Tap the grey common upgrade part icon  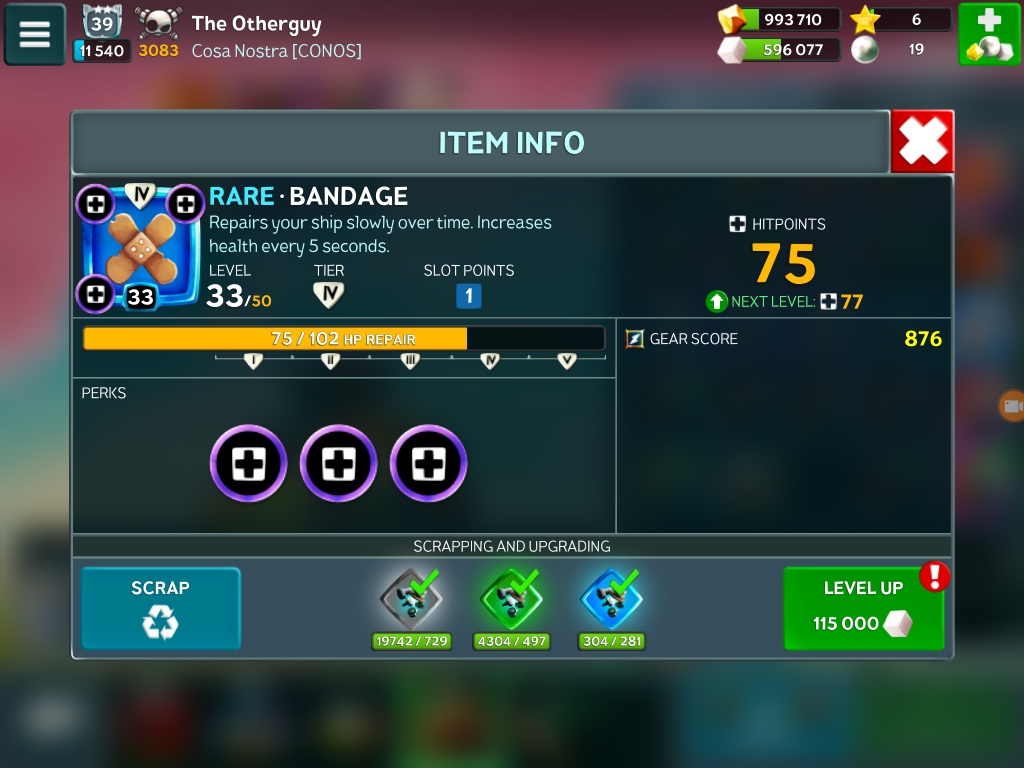click(x=410, y=599)
